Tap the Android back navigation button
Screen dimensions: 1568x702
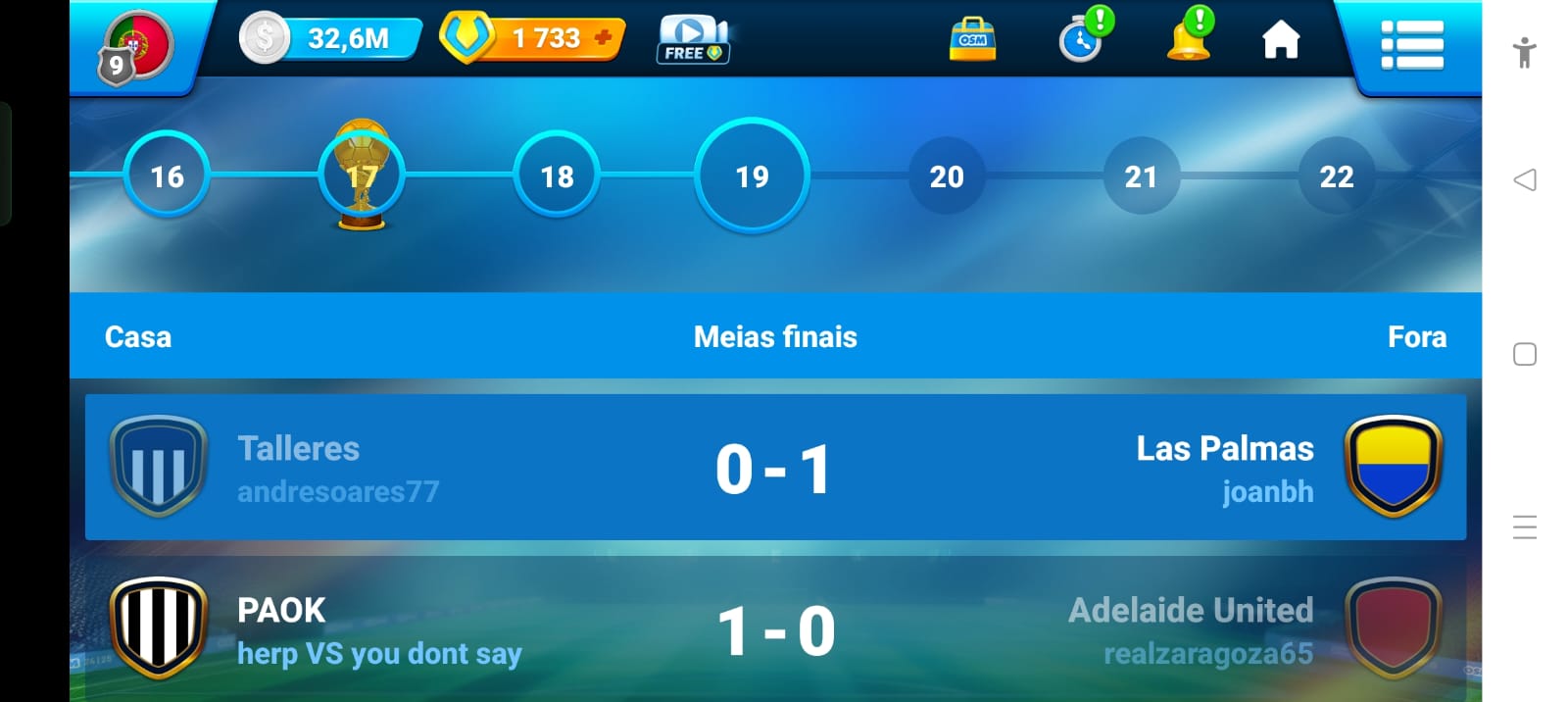[x=1525, y=179]
